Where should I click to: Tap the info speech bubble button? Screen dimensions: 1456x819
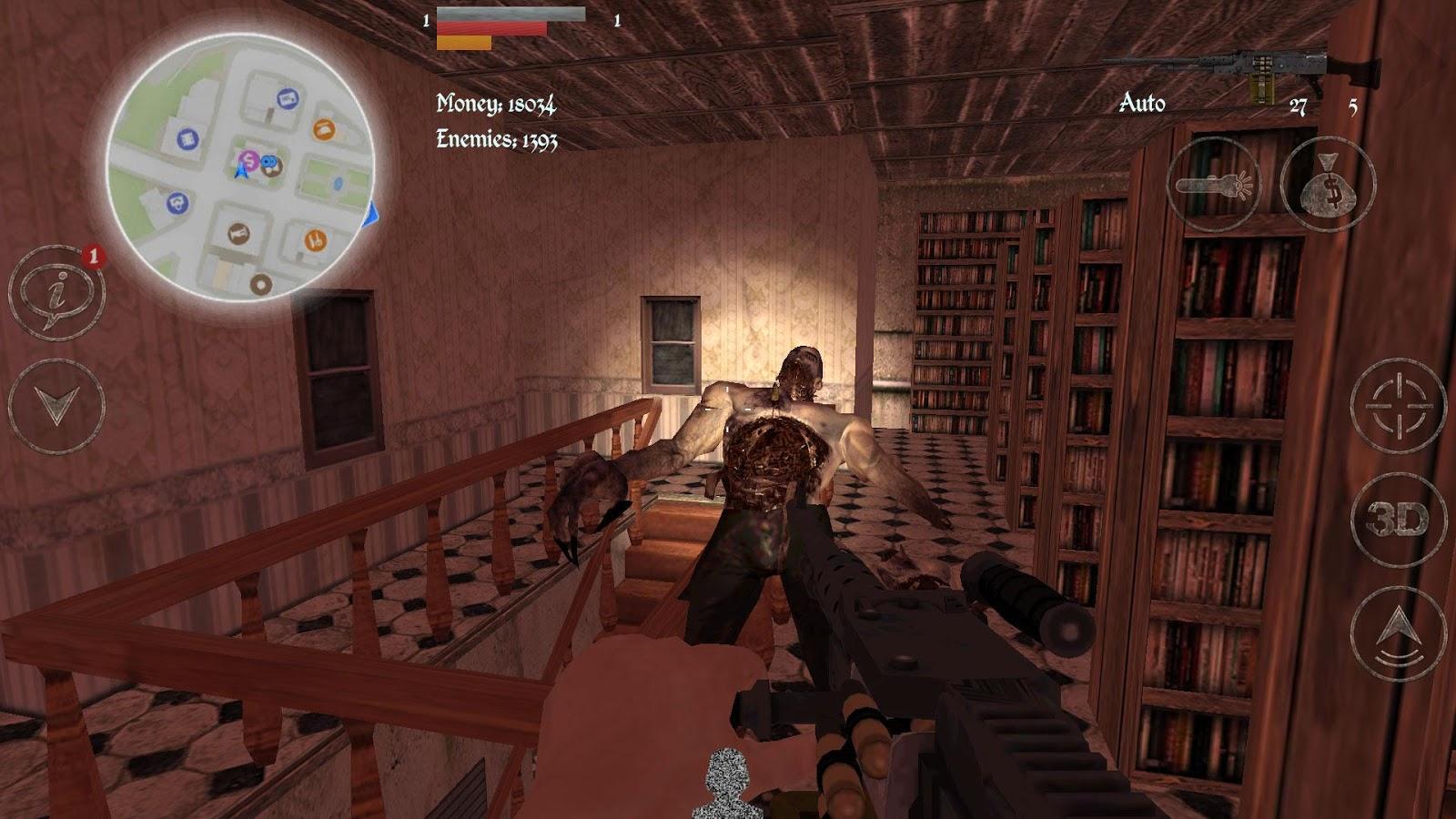point(56,293)
